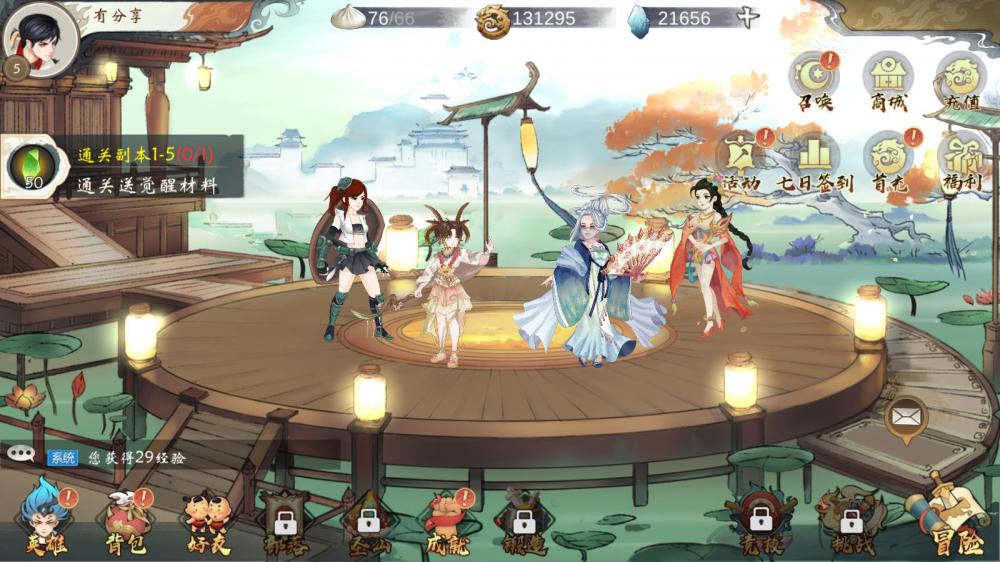Open 七日签到 seven-day check-in

point(814,160)
